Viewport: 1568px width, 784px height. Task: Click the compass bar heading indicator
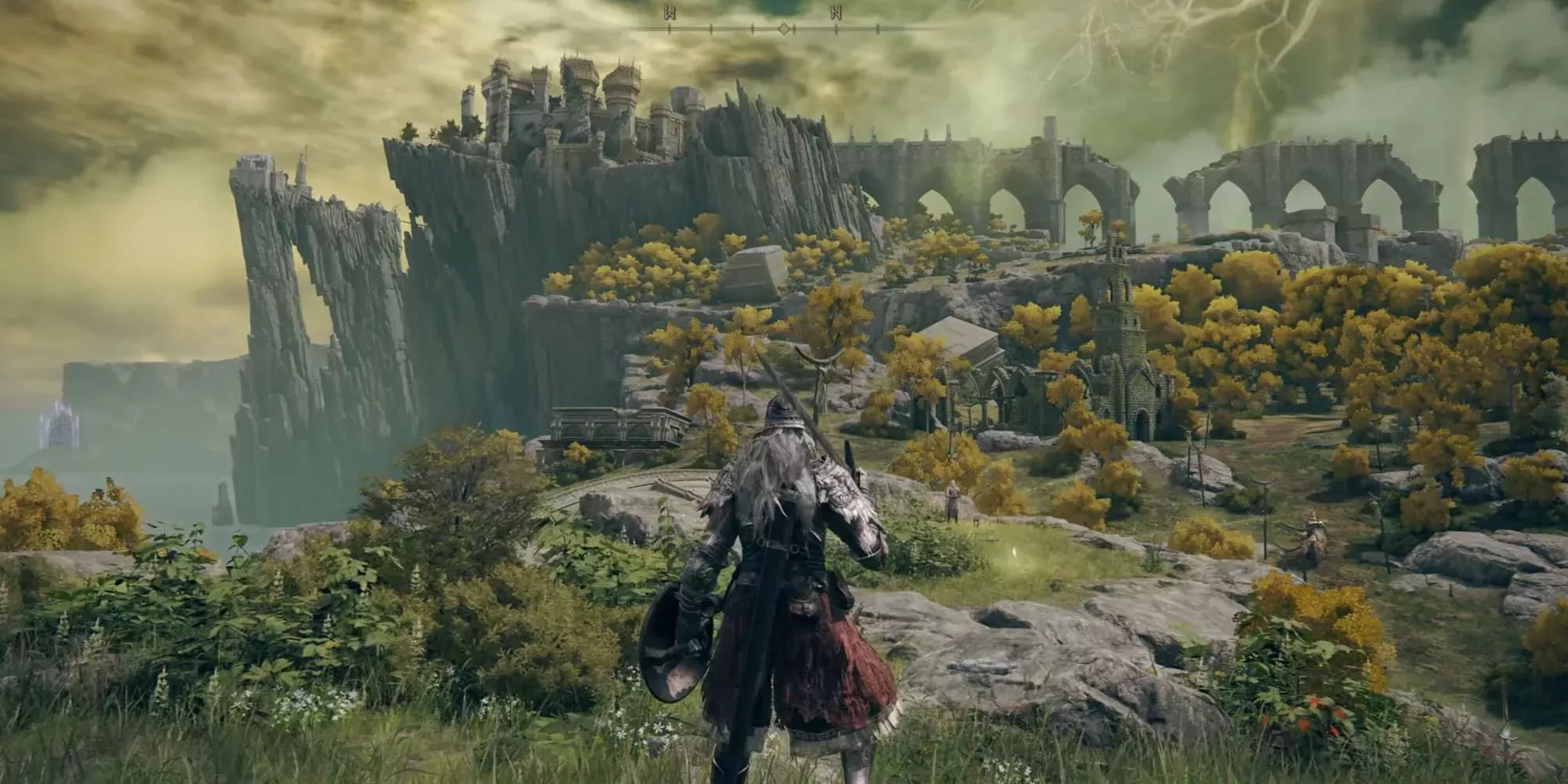[x=783, y=29]
